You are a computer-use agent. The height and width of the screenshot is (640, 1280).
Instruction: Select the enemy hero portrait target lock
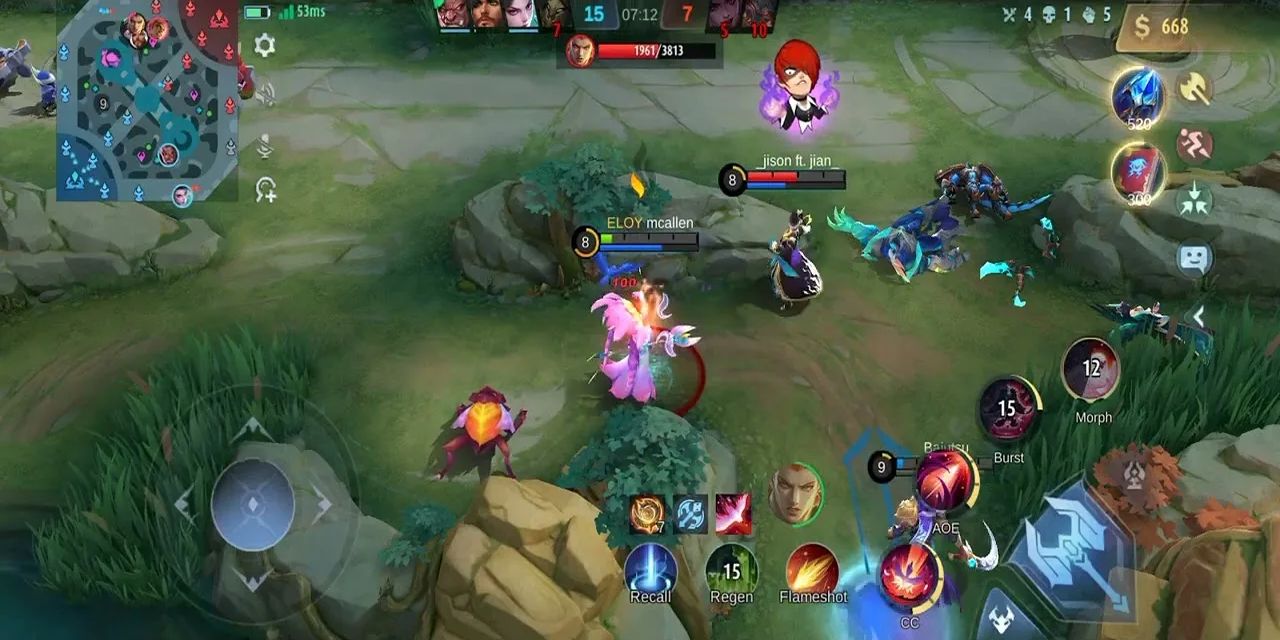(x=795, y=492)
